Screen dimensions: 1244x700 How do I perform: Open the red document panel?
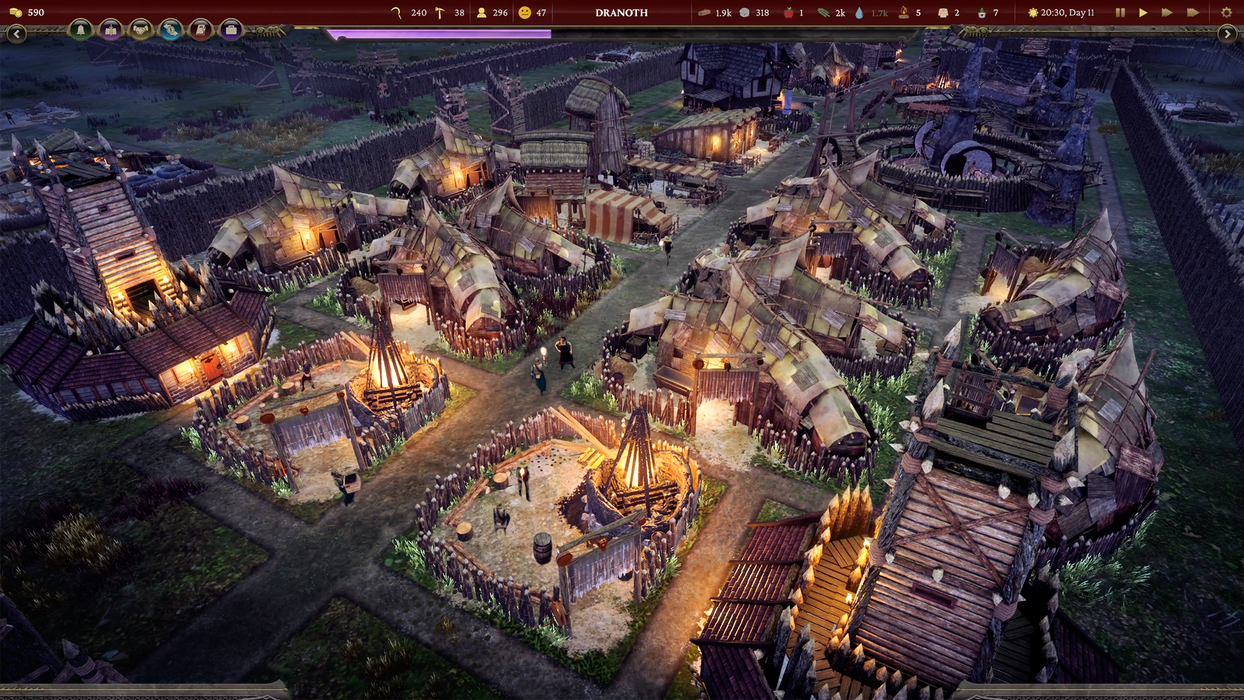point(201,30)
